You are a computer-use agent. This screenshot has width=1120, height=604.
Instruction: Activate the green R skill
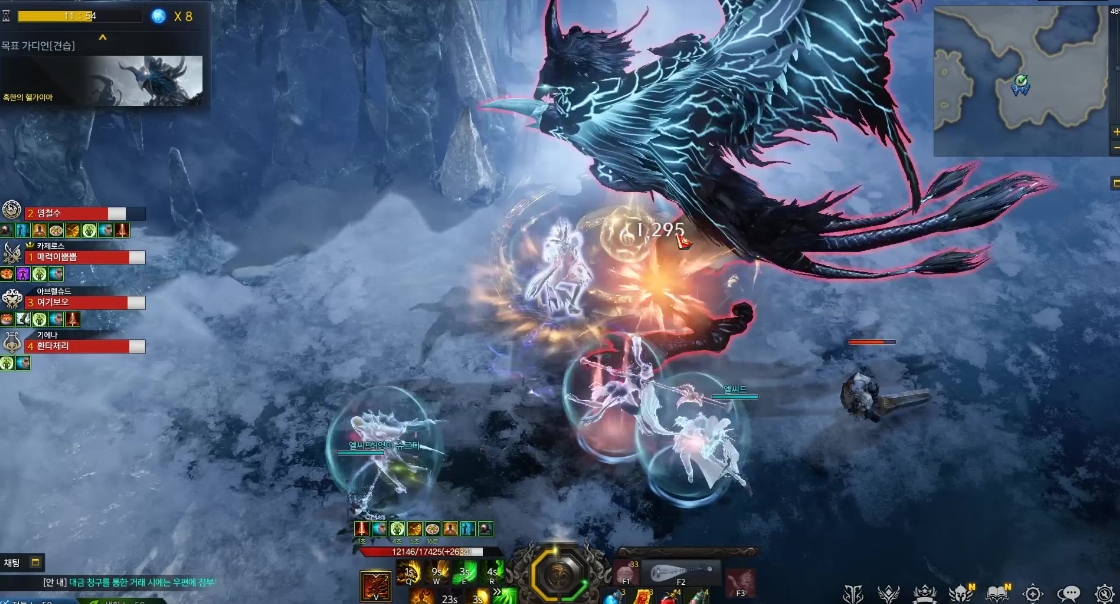493,573
